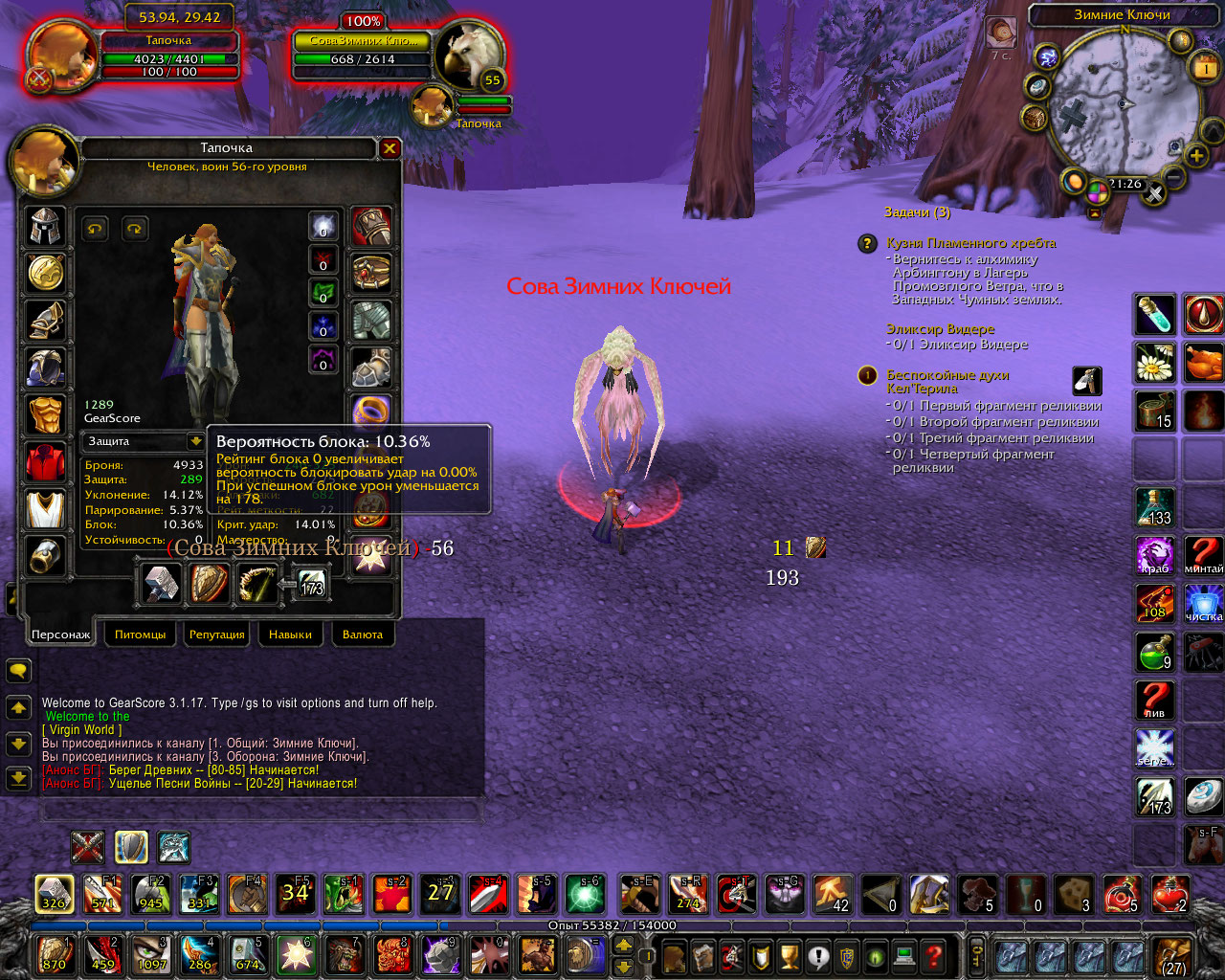Click the red shirt equipment slot
The image size is (1225, 980).
coord(45,463)
